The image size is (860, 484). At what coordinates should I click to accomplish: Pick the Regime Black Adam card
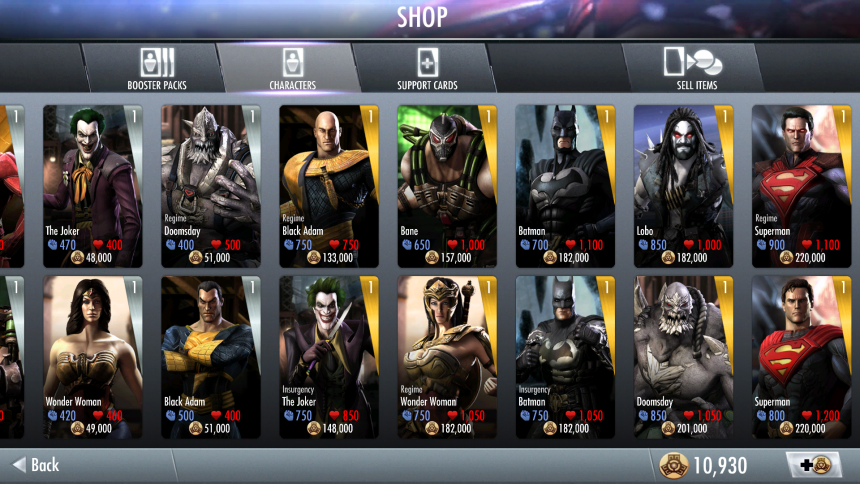point(329,185)
